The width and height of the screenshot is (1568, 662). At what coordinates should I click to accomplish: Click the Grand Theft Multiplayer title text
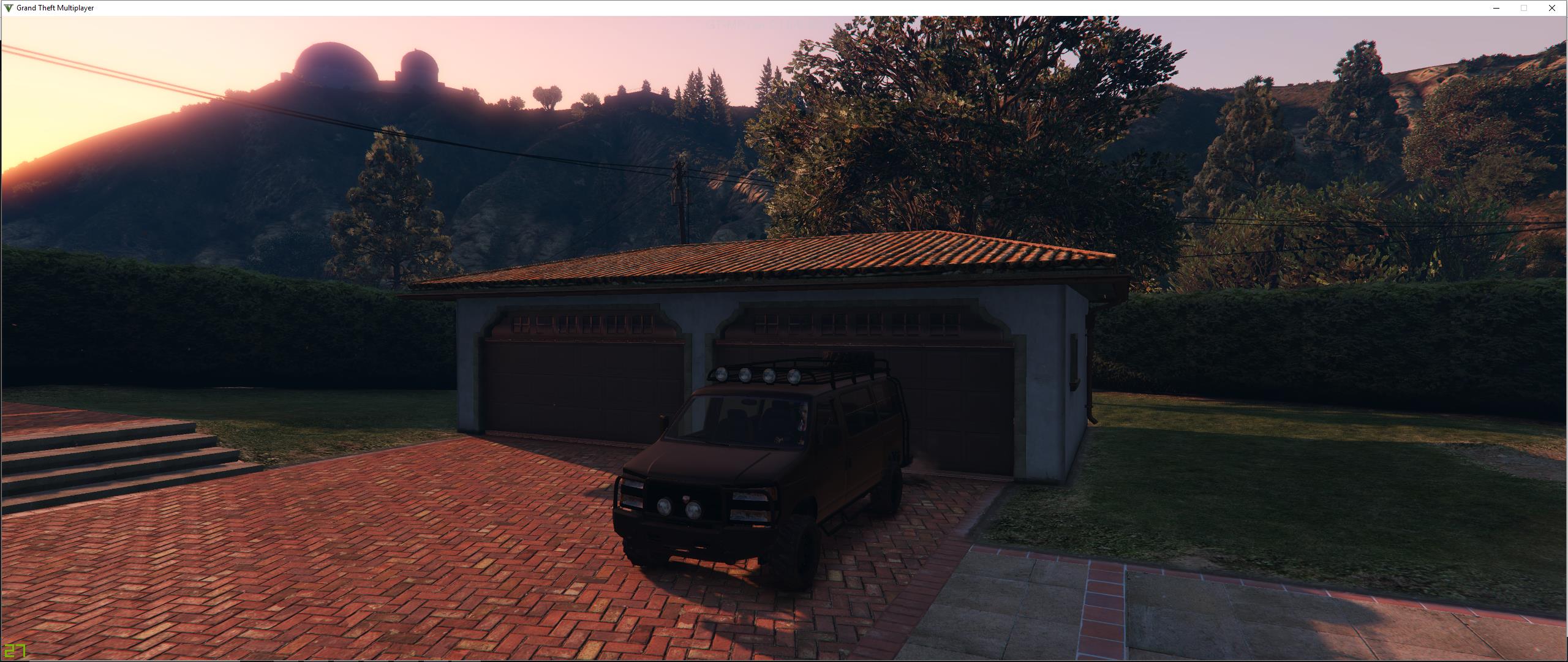point(54,7)
